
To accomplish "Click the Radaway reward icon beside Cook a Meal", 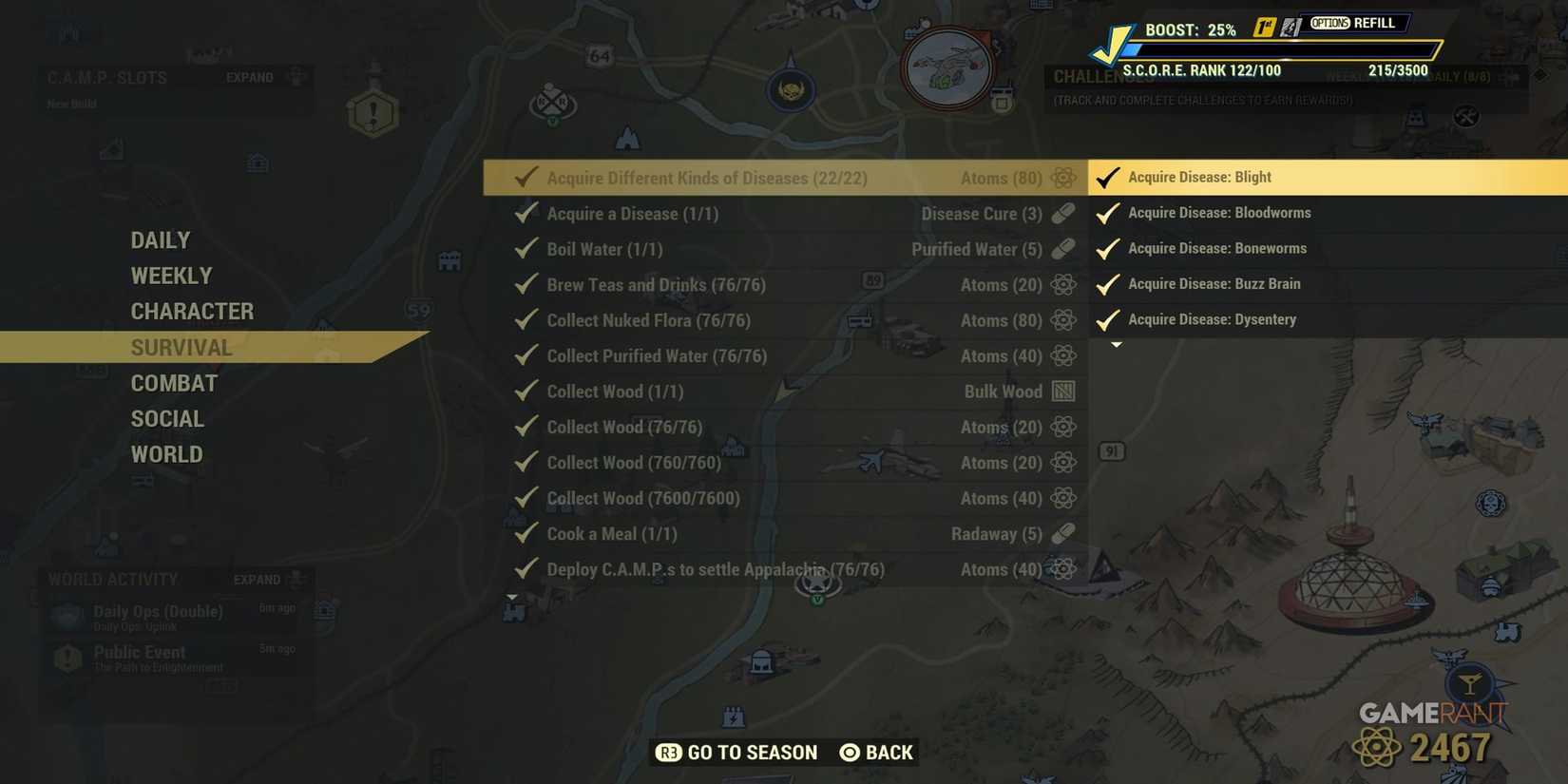I will click(1061, 534).
